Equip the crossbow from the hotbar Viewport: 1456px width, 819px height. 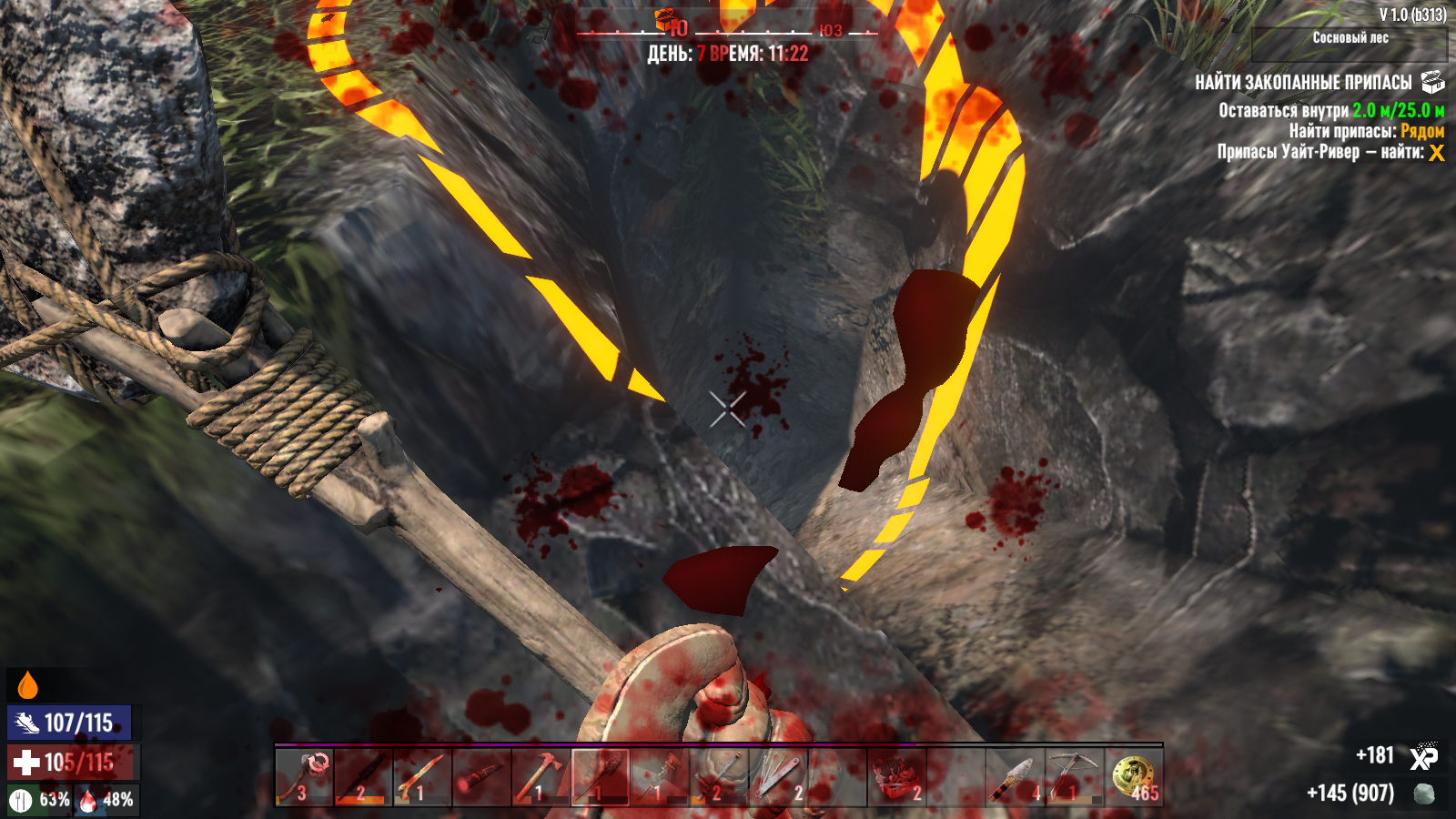pyautogui.click(x=1073, y=778)
